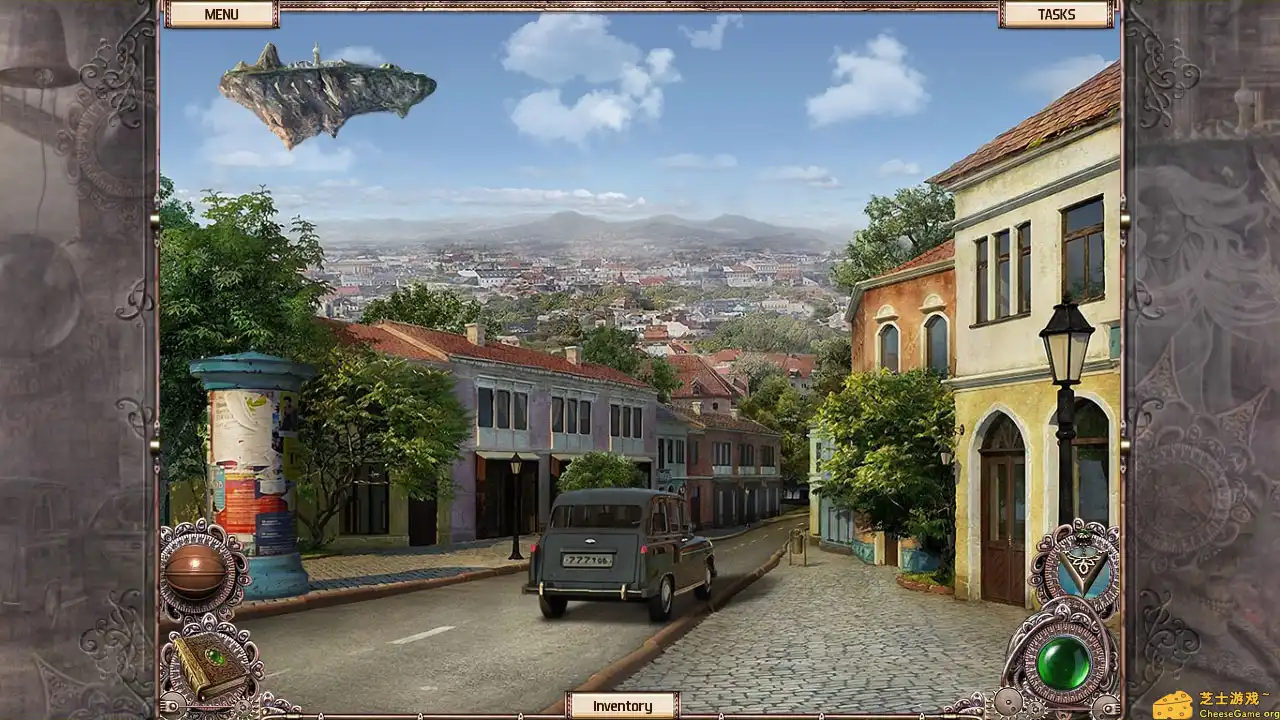
Task: Open the Inventory panel
Action: (622, 706)
